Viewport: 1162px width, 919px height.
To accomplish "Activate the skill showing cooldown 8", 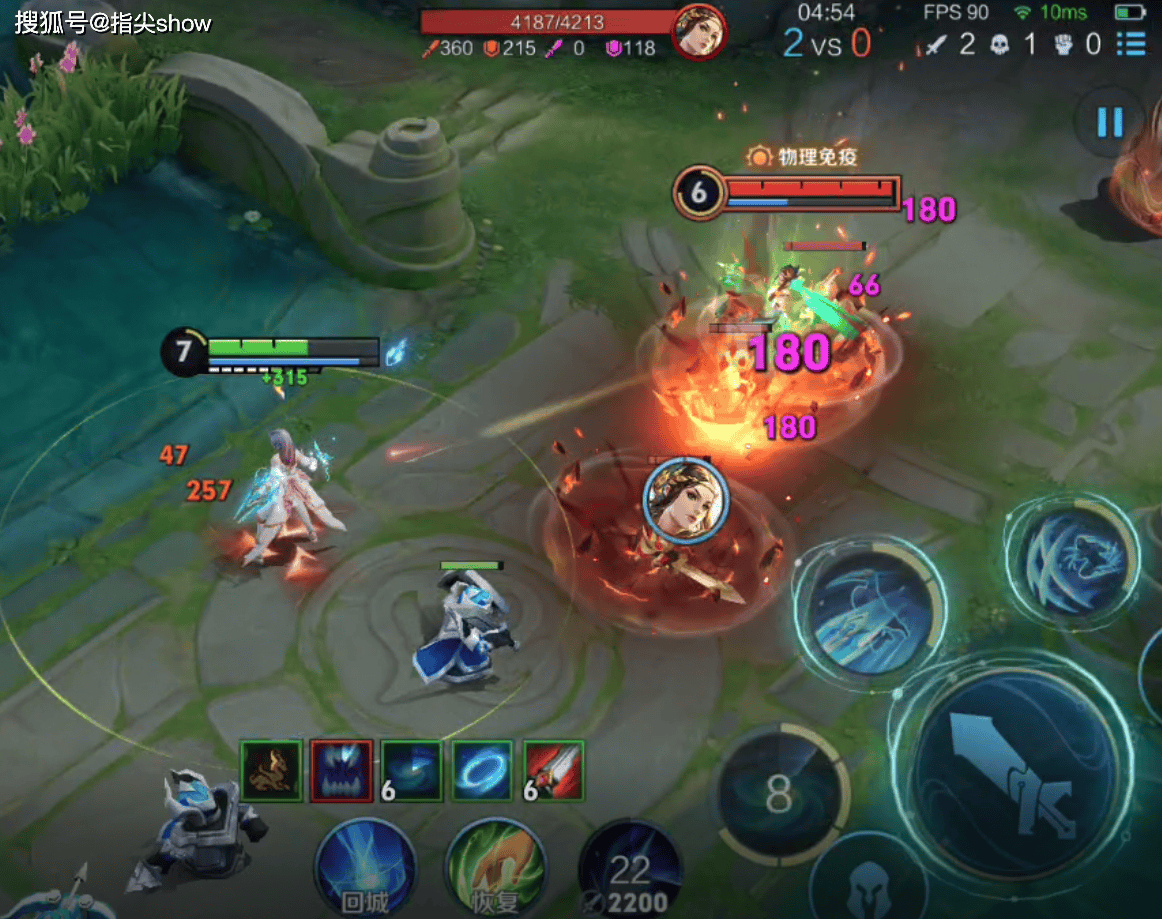I will [780, 797].
